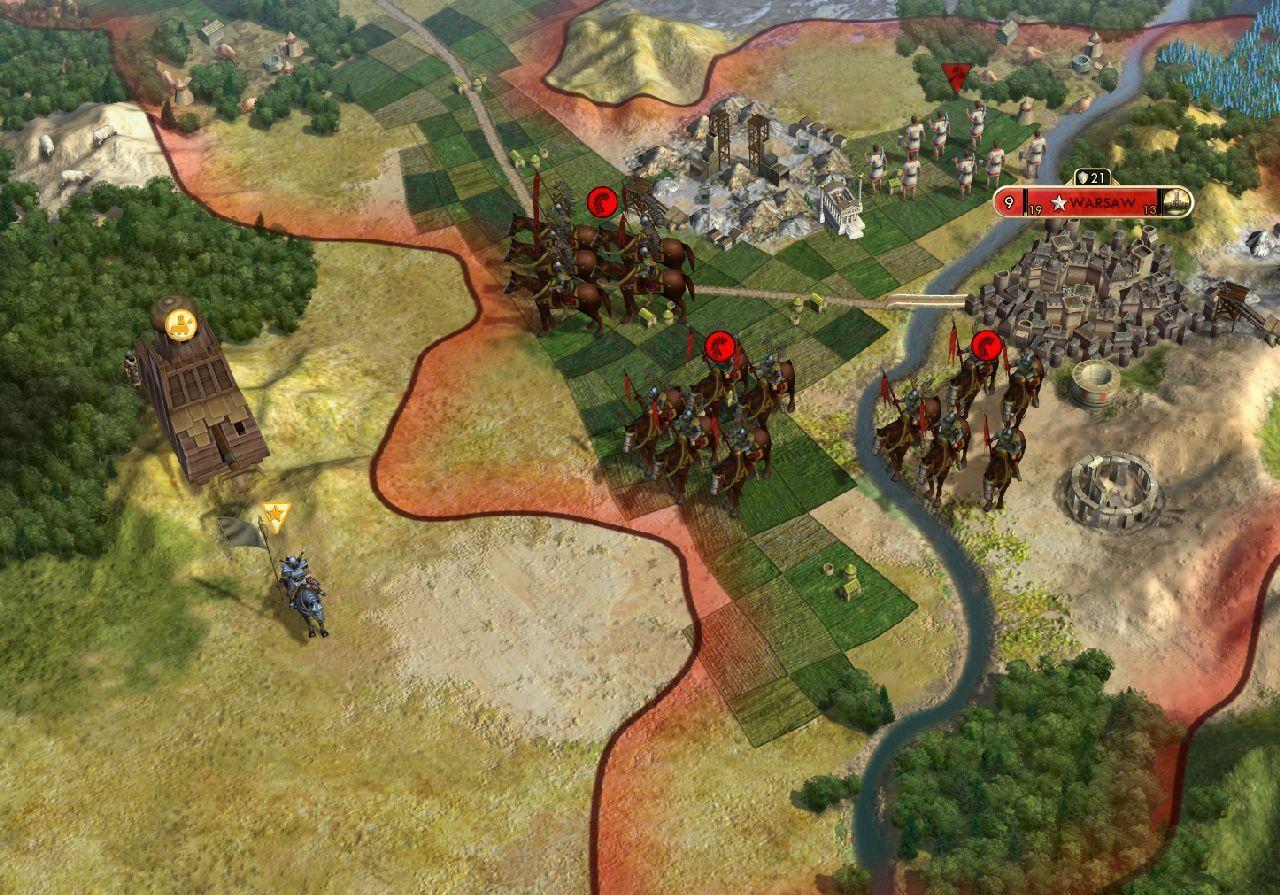Screen dimensions: 1280x895
Task: Select the red flag of the cavalry beside Warsaw
Action: point(984,347)
